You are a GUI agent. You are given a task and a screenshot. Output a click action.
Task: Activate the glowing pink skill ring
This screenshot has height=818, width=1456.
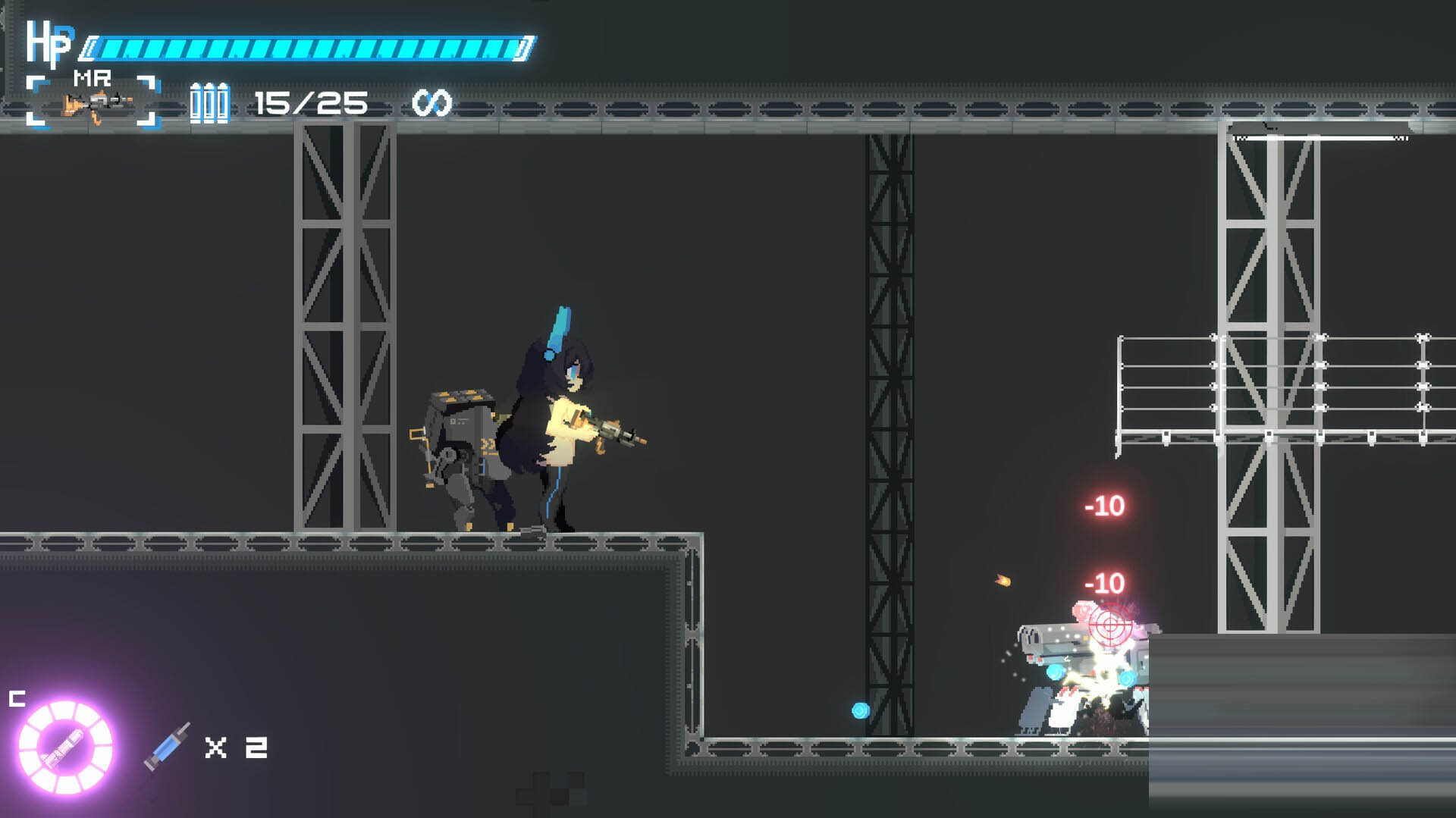(66, 747)
